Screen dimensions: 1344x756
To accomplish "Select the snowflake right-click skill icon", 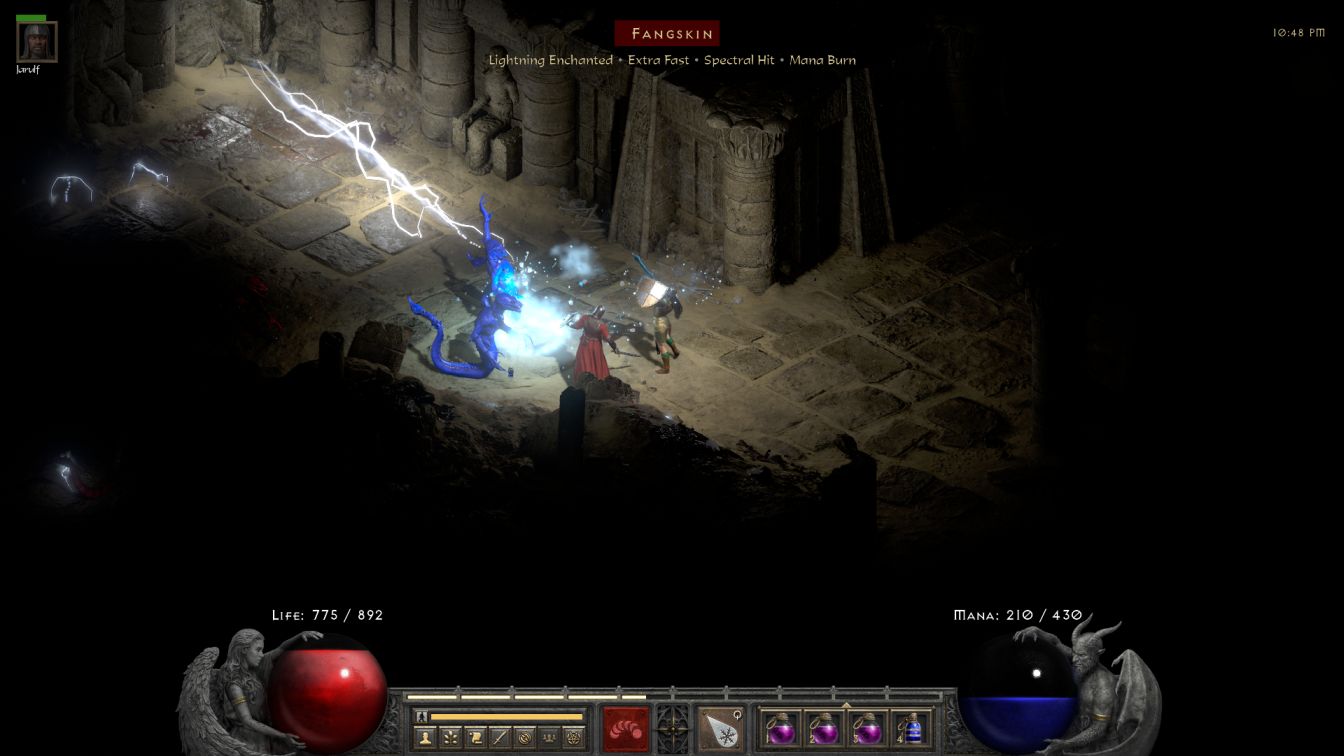I will 720,727.
